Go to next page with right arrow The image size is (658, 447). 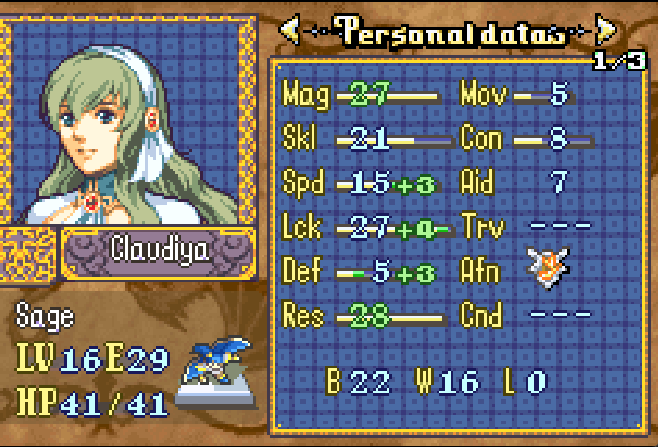coord(605,31)
